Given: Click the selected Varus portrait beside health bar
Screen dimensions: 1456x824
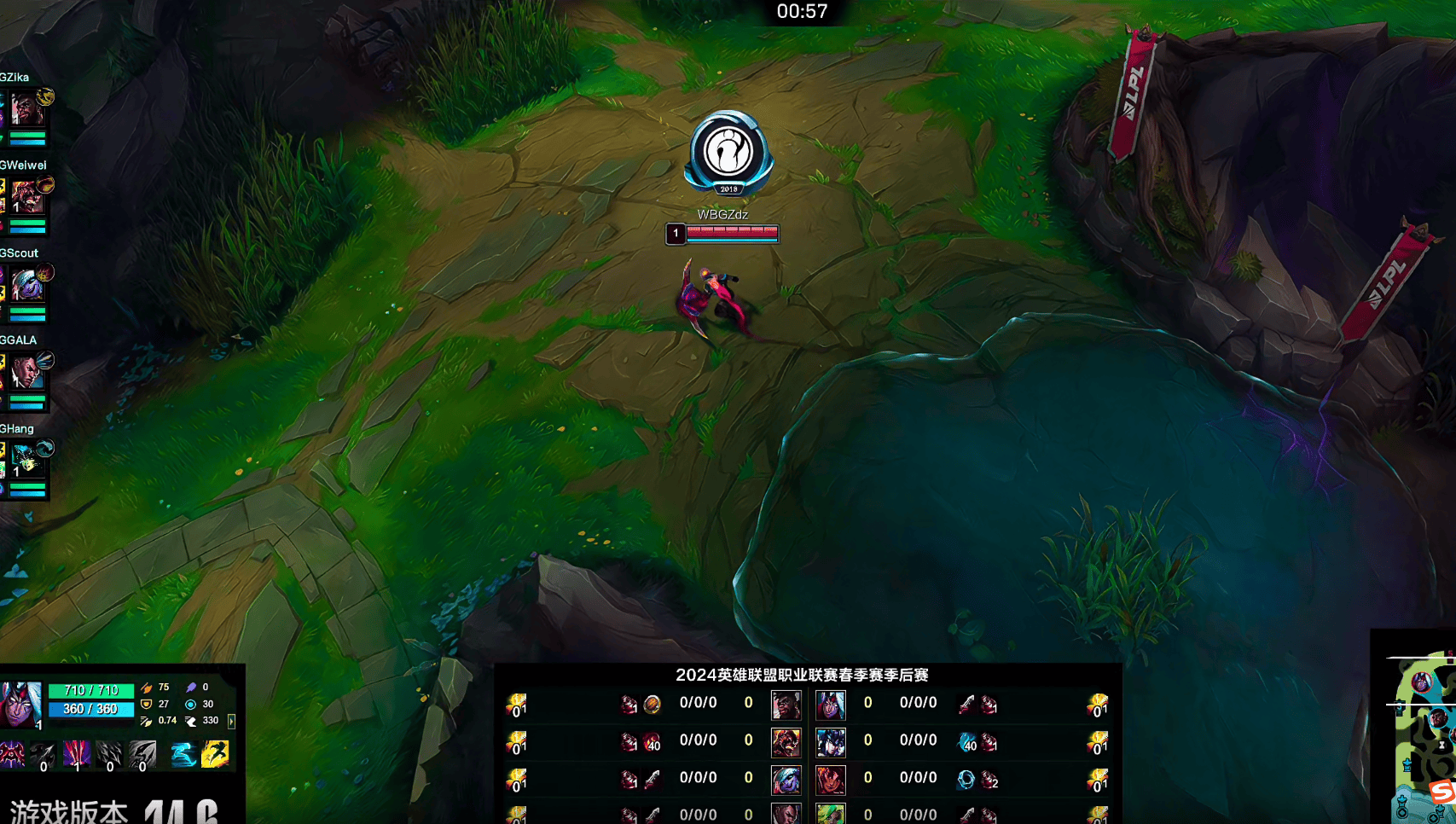Looking at the screenshot, I should pyautogui.click(x=21, y=704).
